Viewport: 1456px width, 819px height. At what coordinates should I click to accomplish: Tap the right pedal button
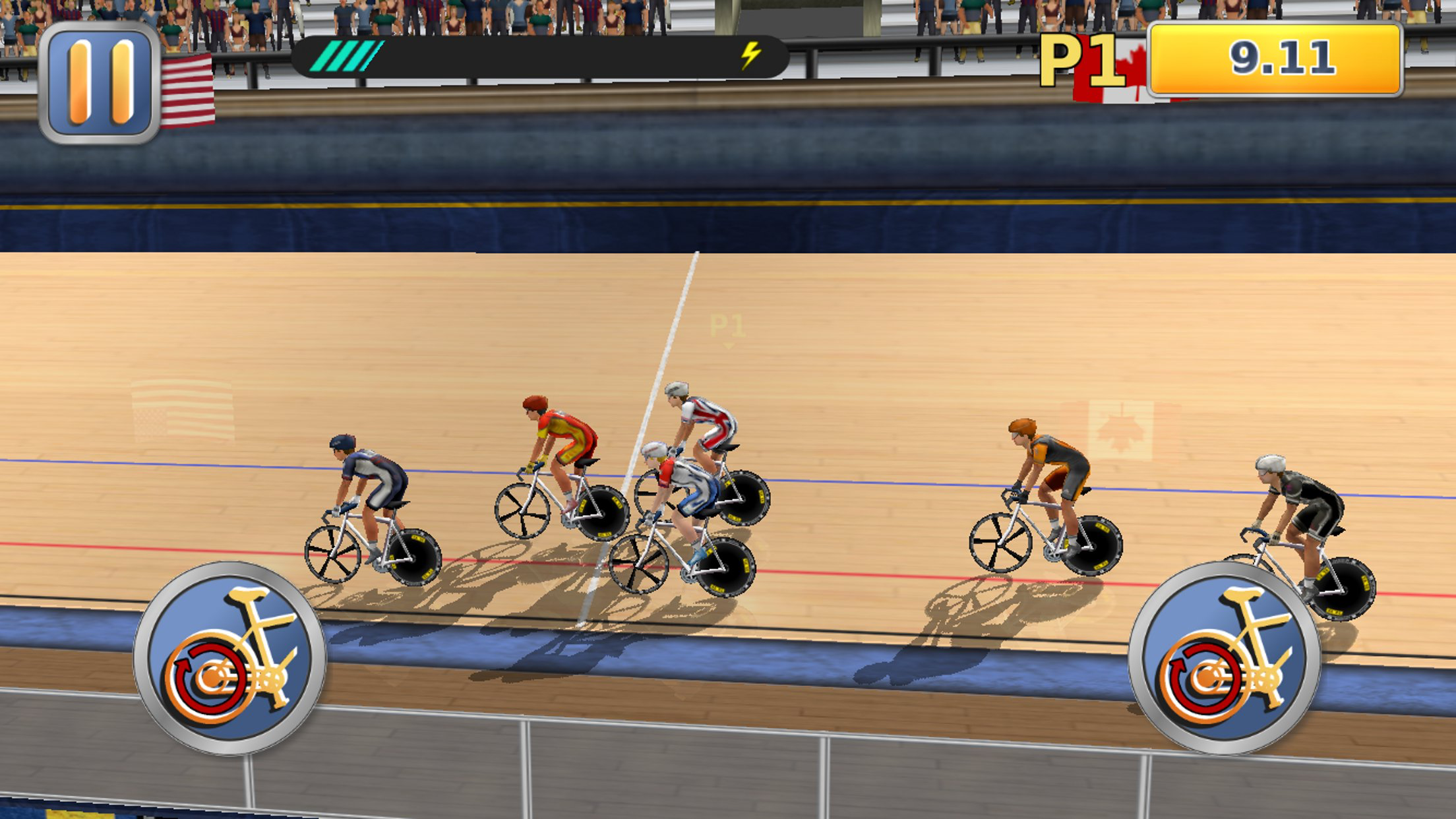pyautogui.click(x=1224, y=658)
